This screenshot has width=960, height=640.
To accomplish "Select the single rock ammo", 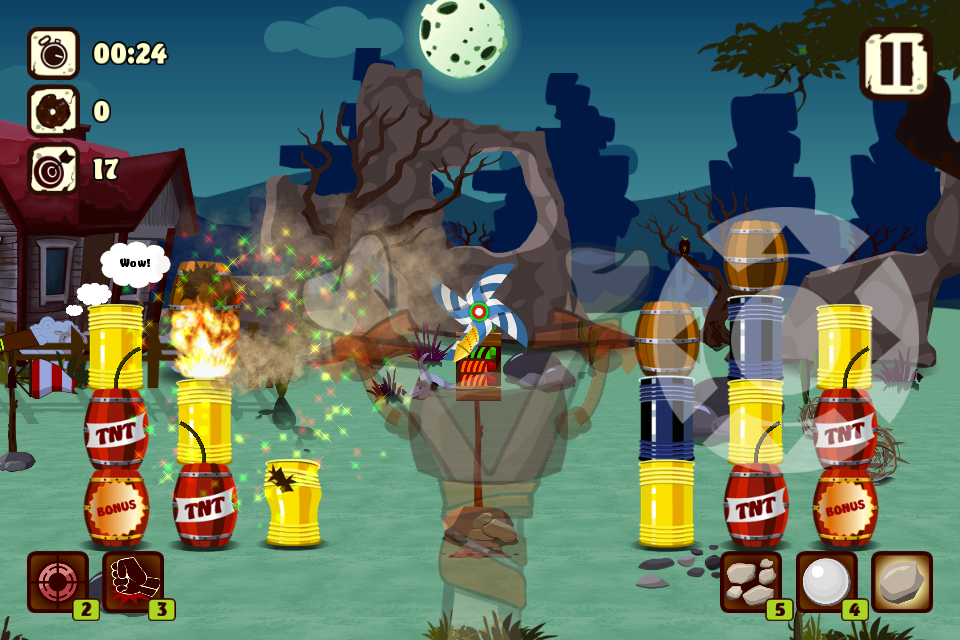I will (x=902, y=582).
